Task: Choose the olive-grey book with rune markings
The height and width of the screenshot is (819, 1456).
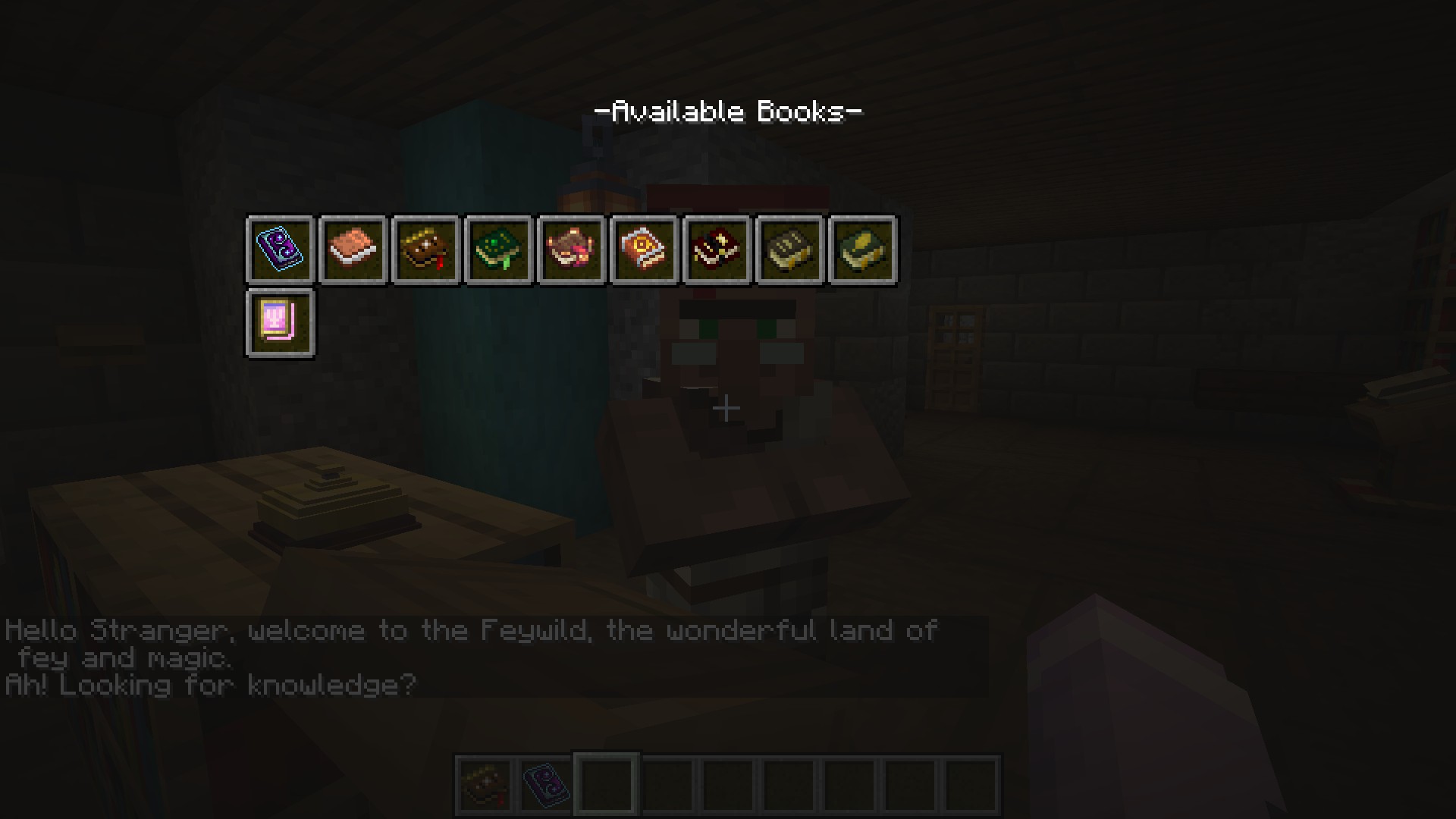Action: click(789, 250)
